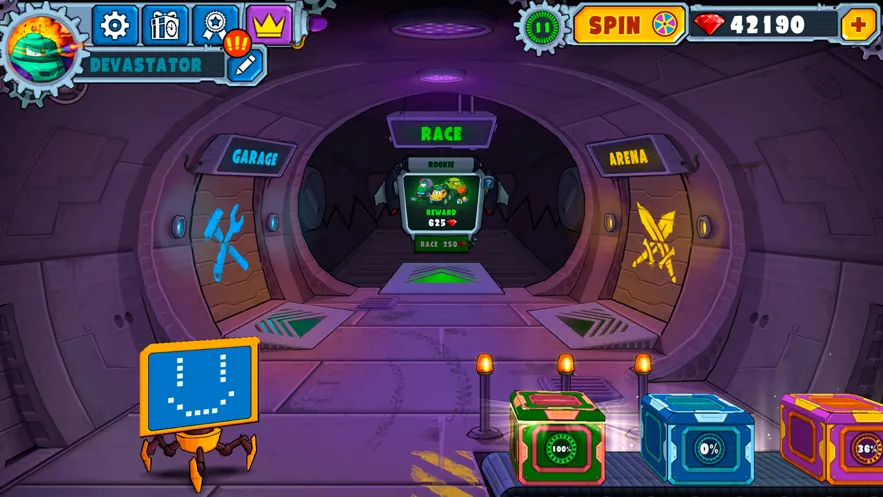Open the purple crown VIP button

point(268,25)
